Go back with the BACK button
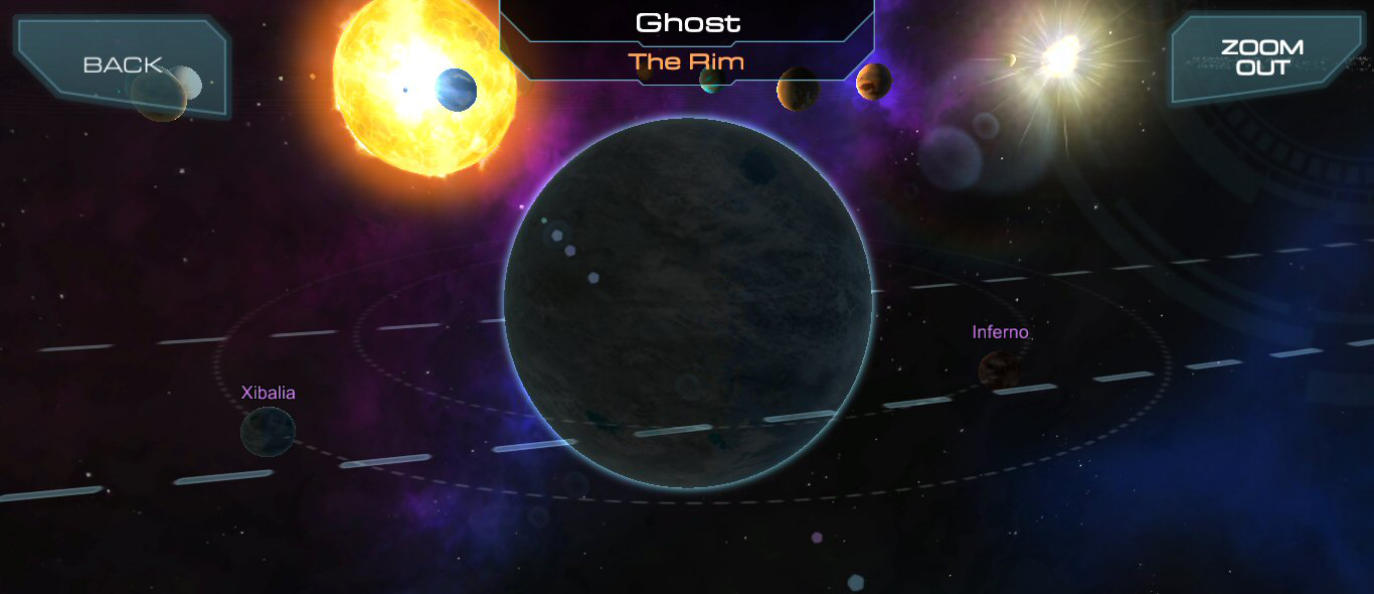 (x=122, y=65)
